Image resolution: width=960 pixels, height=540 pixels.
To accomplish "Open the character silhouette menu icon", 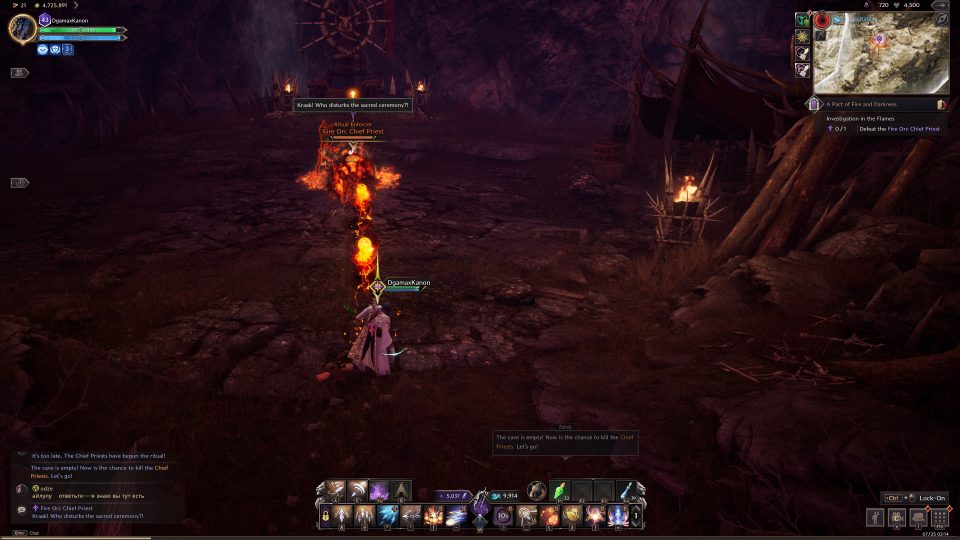I will (x=875, y=517).
